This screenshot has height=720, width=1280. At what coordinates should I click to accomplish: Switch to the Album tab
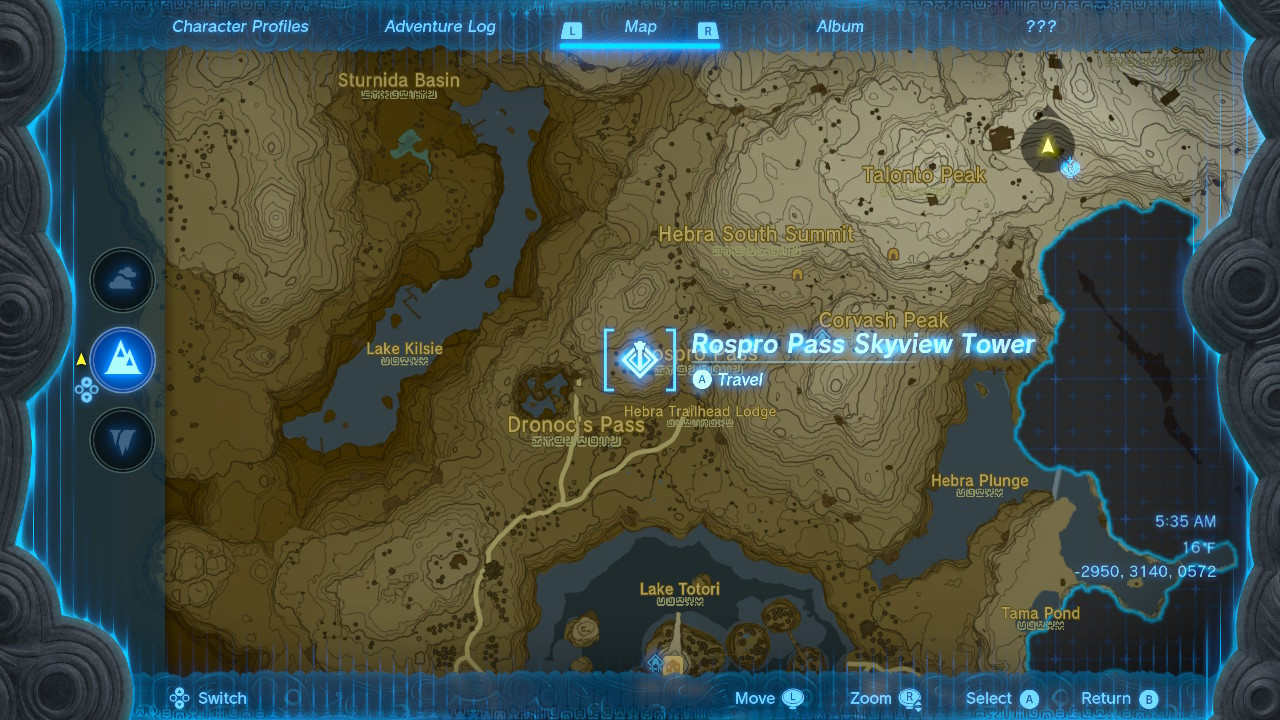(x=840, y=26)
